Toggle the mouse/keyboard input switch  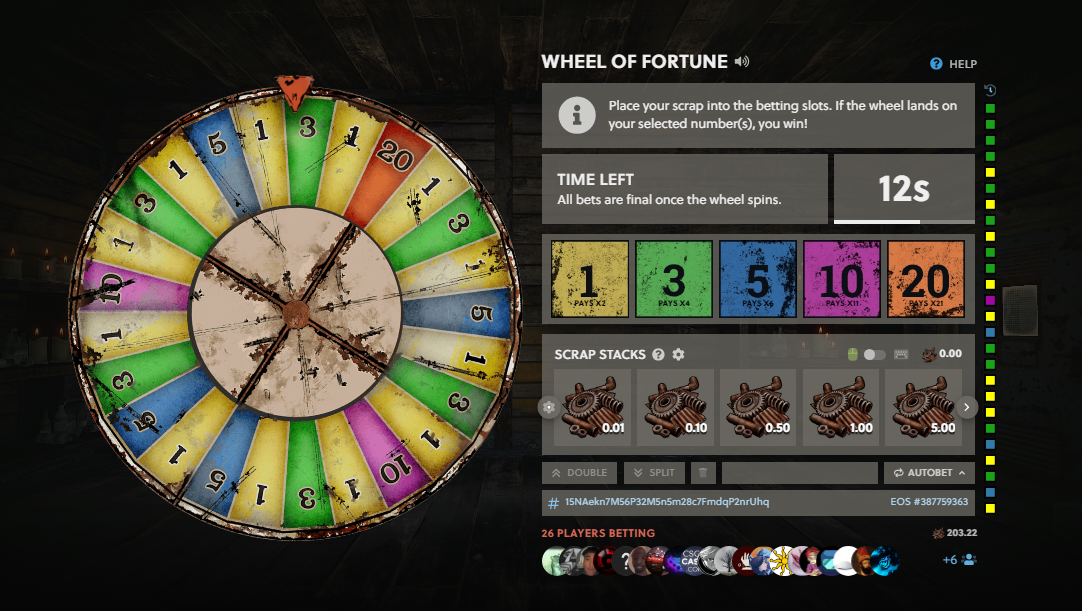[874, 355]
